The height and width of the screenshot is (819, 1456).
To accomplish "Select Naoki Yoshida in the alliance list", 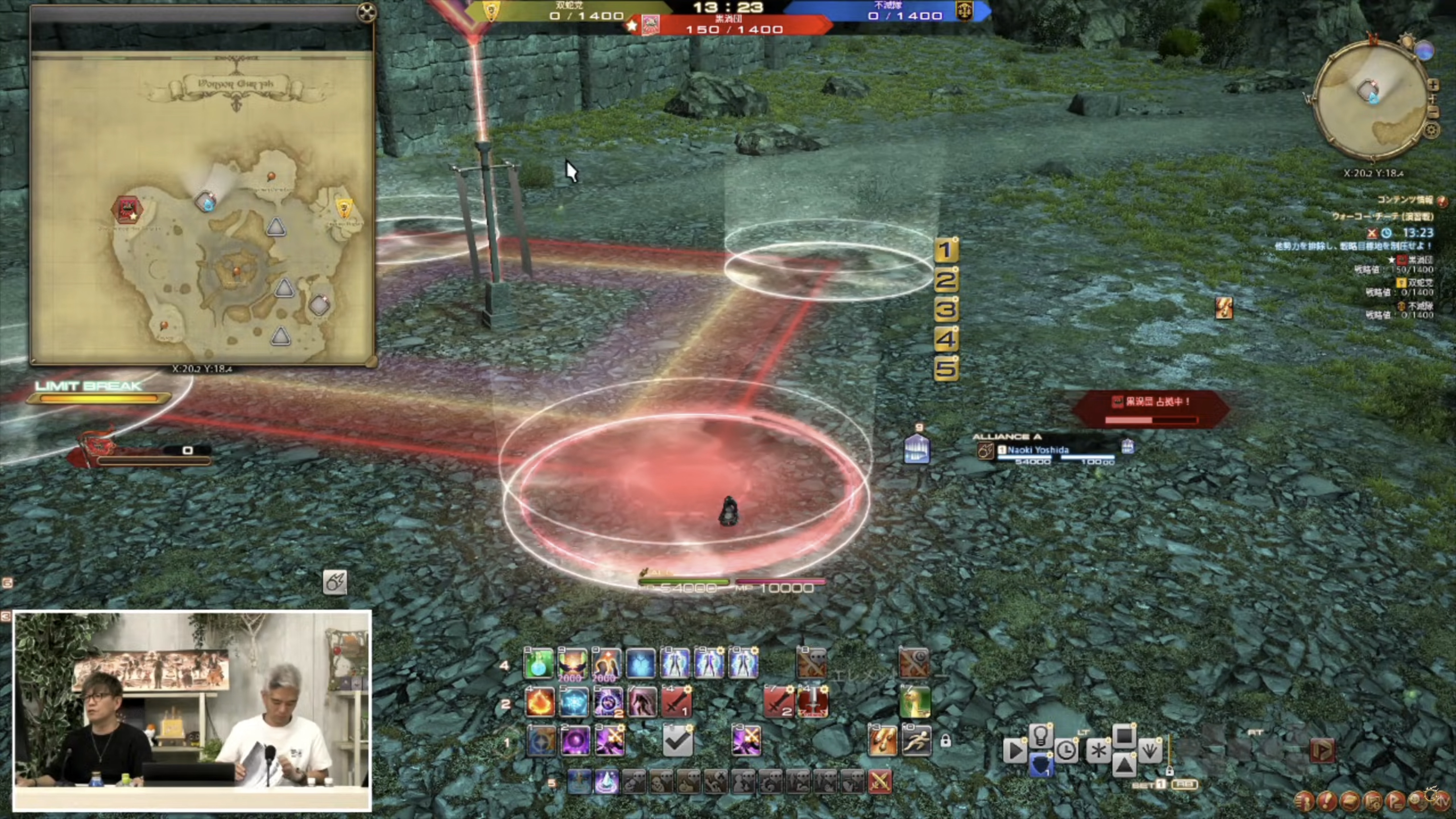I will 1038,450.
